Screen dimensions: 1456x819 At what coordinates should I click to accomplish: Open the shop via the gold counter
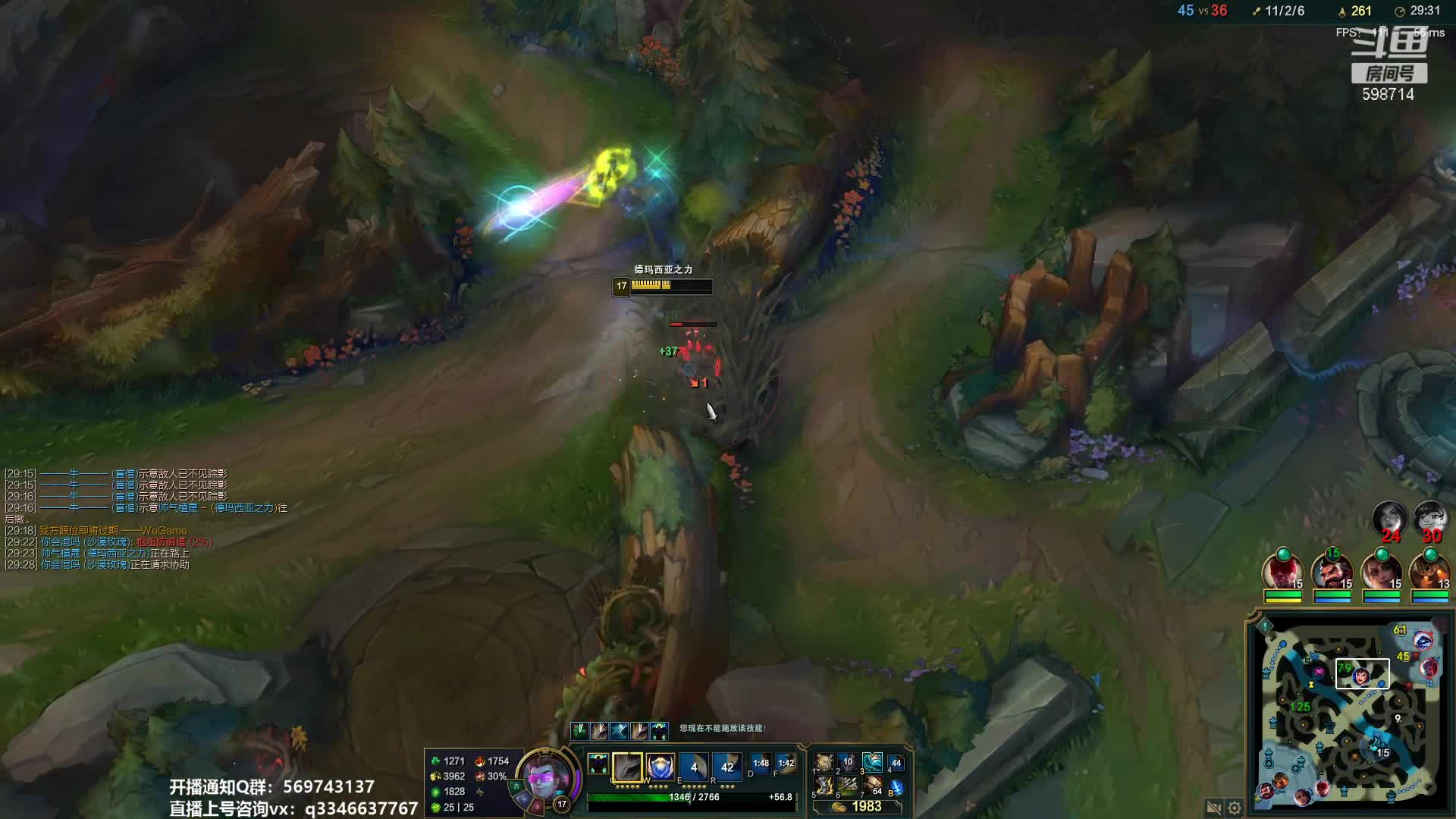pos(858,806)
